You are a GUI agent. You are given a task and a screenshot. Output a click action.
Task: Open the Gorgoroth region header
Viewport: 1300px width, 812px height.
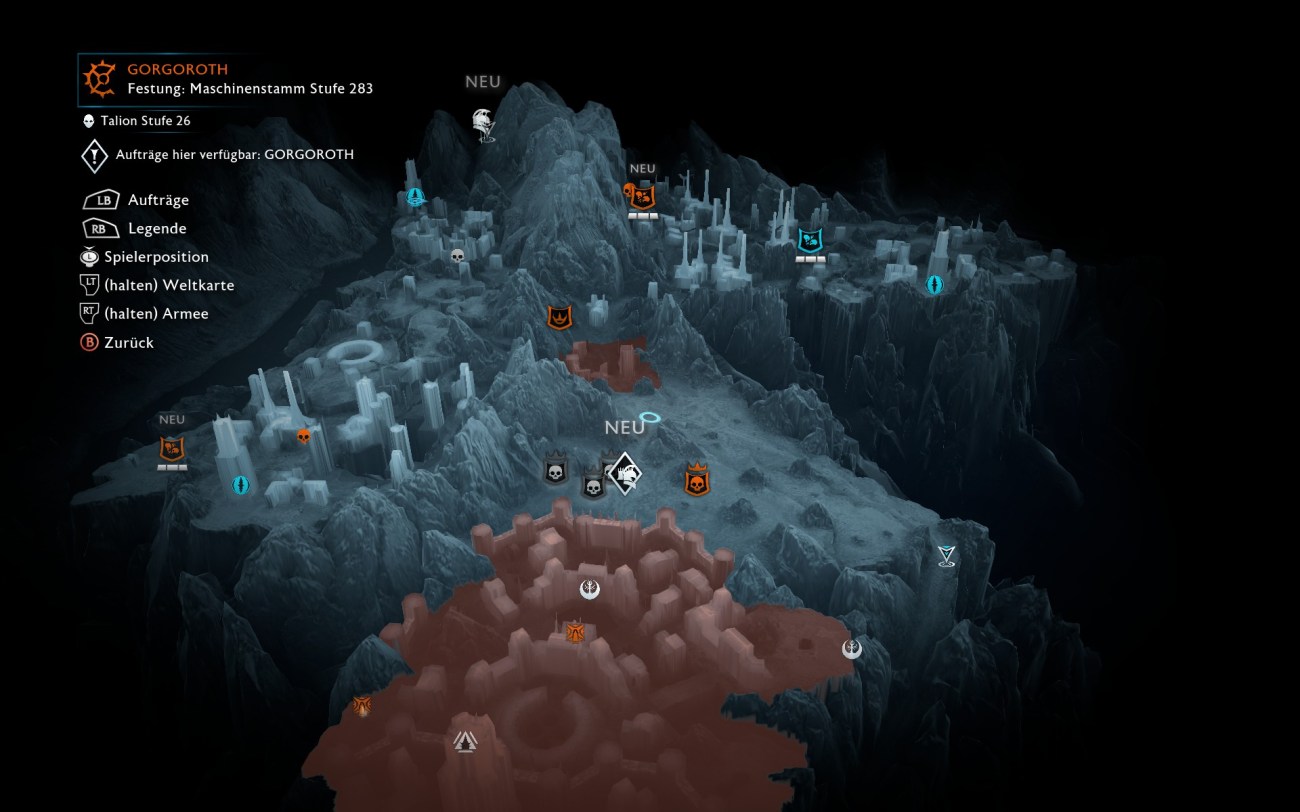(177, 70)
